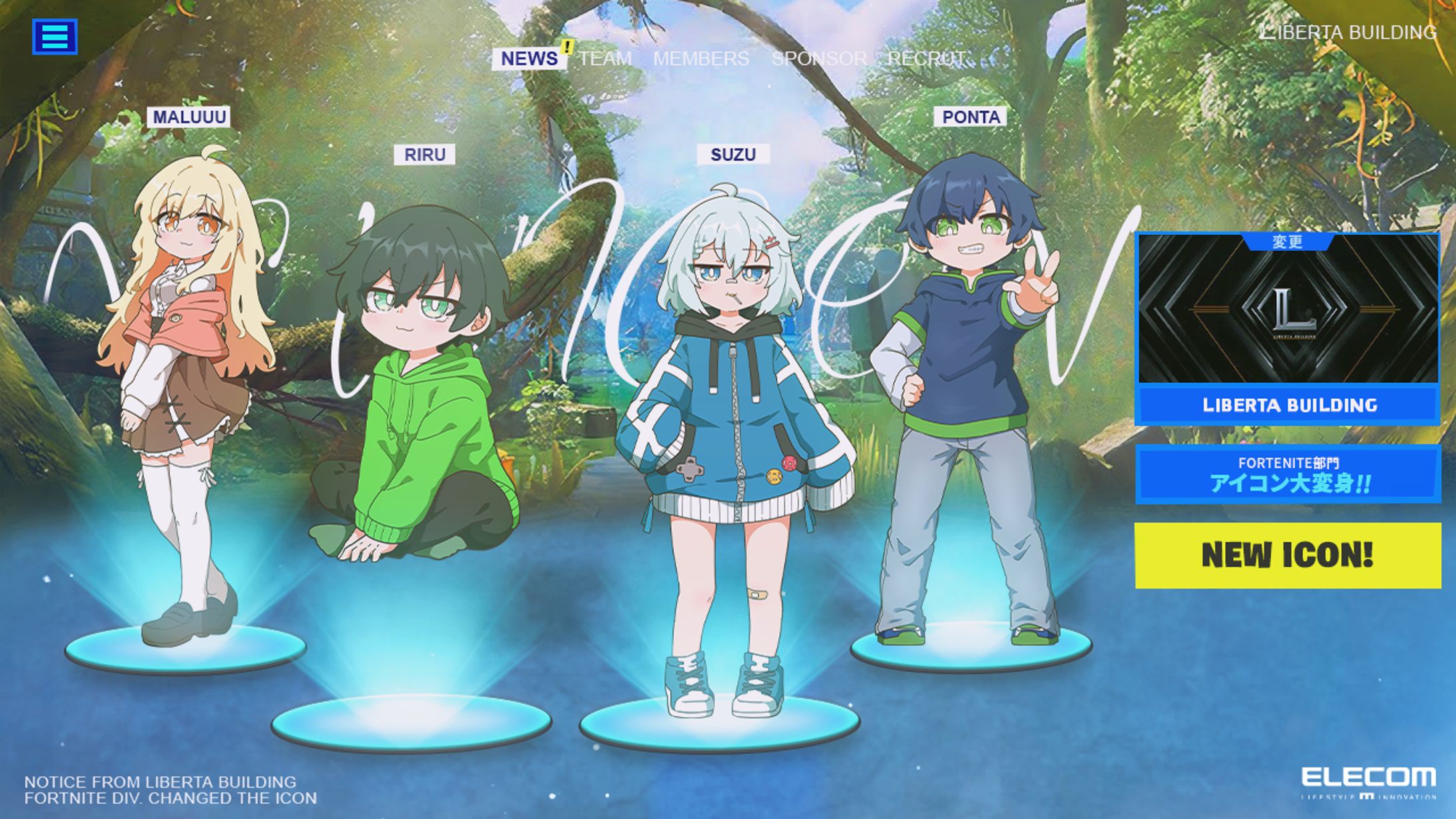Open the icon change notice text
Viewport: 1456px width, 819px height.
[171, 790]
